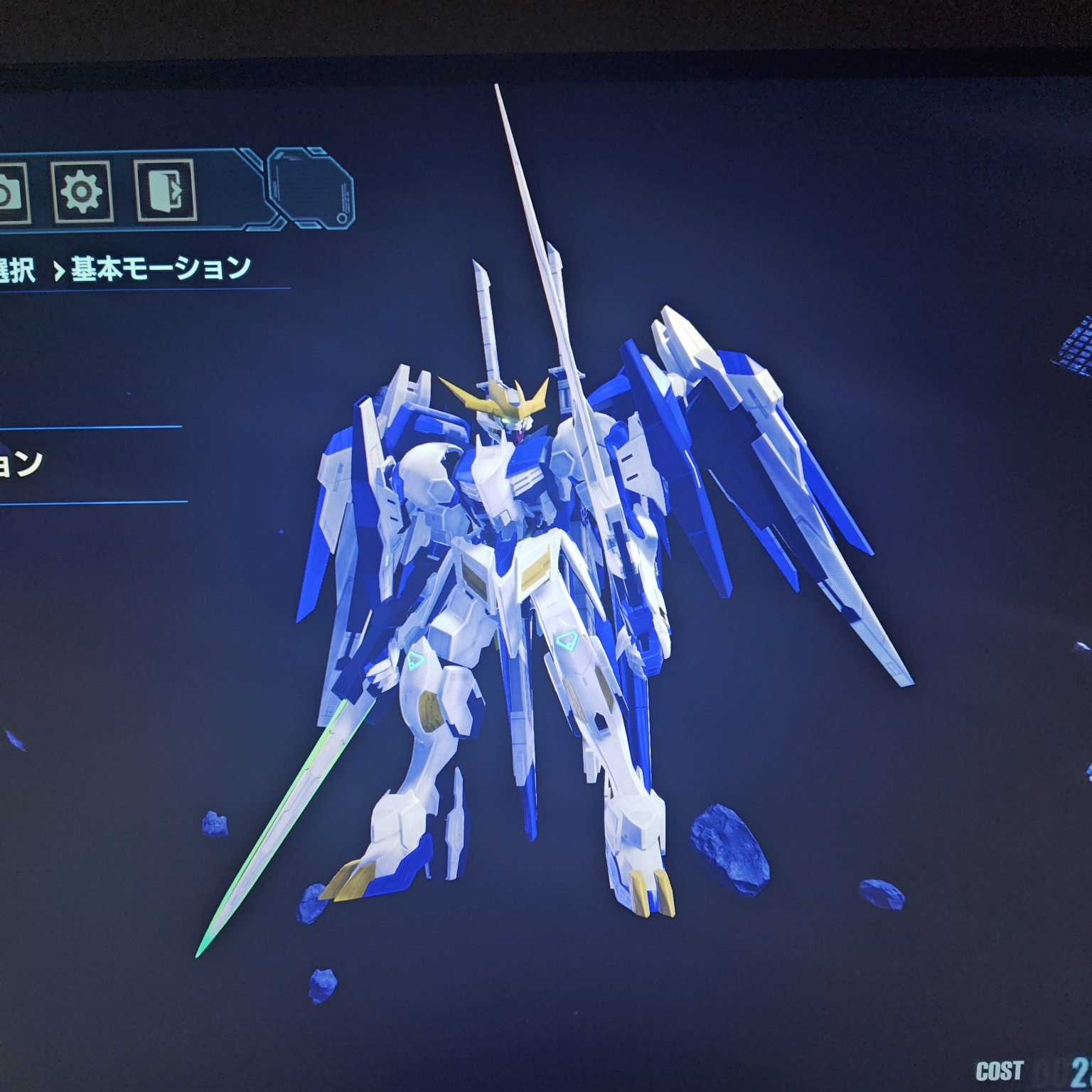Select the 基本モーション breadcrumb
Screen dimensions: 1092x1092
[x=161, y=268]
